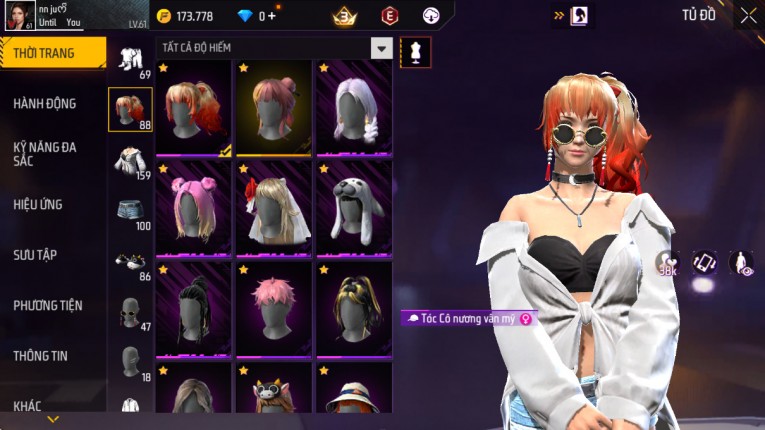This screenshot has height=430, width=765.
Task: Select the white wavy long hair
Action: [x=354, y=107]
